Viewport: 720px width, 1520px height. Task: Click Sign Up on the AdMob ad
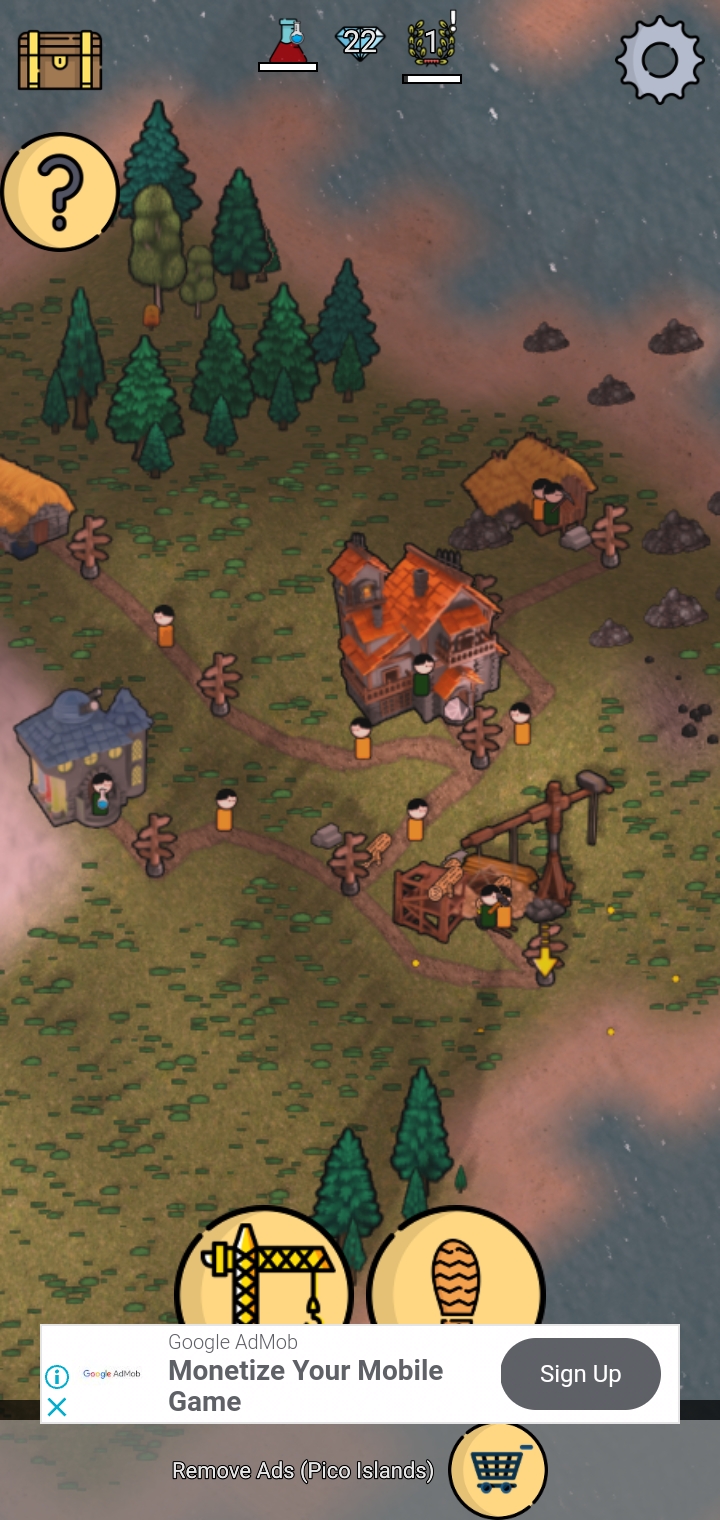pos(580,1374)
